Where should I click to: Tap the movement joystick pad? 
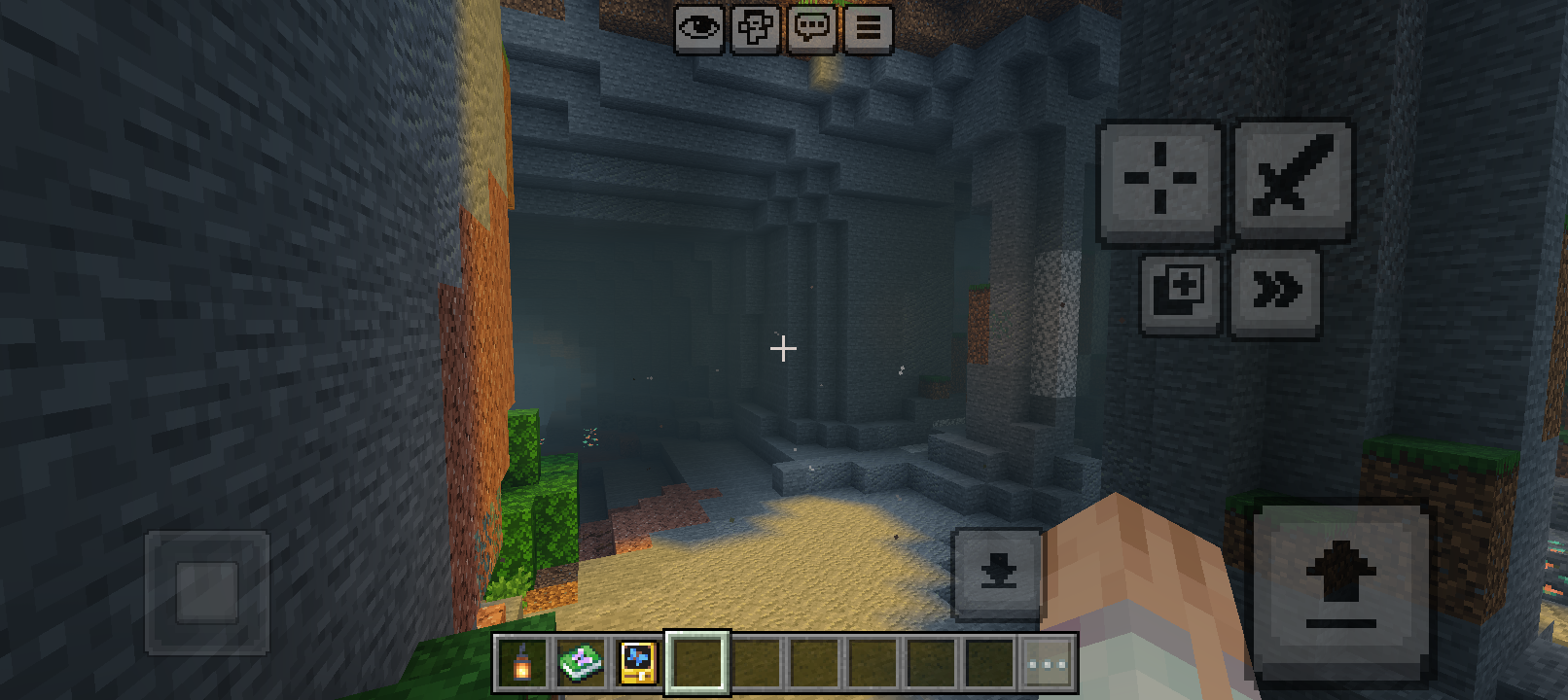[x=206, y=591]
